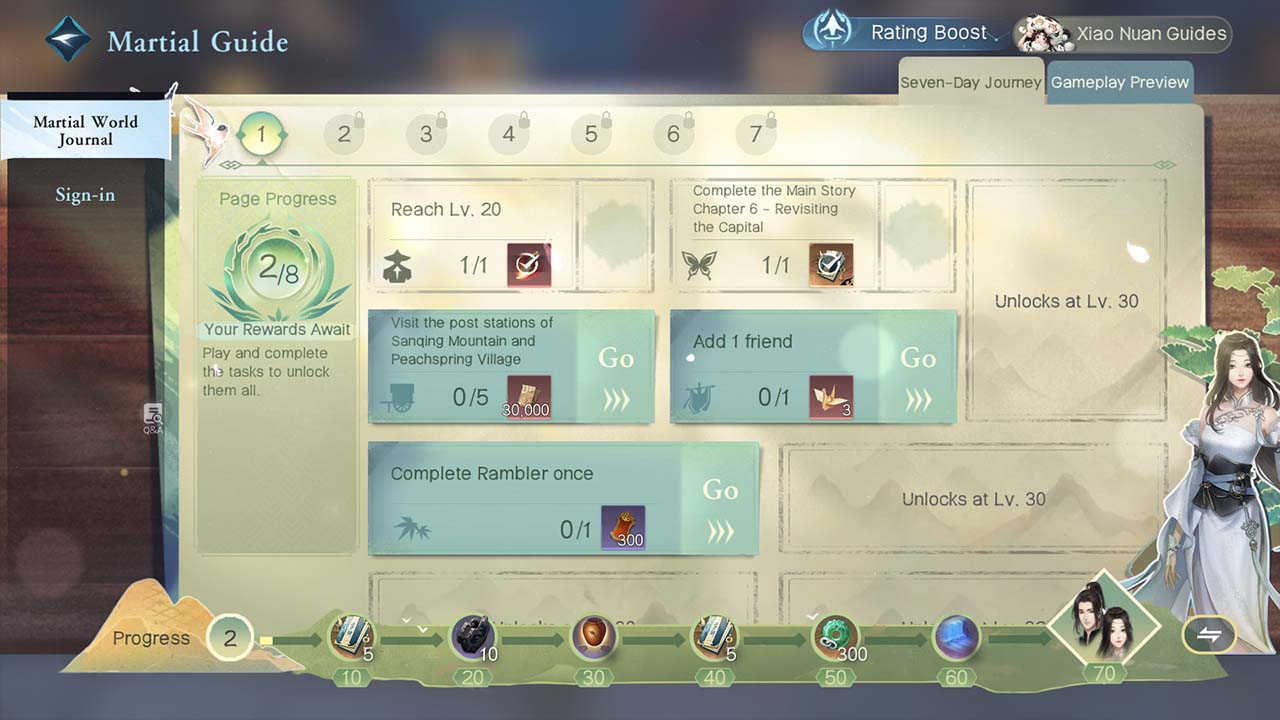This screenshot has height=720, width=1280.
Task: Open the Q&A help icon
Action: (x=153, y=417)
